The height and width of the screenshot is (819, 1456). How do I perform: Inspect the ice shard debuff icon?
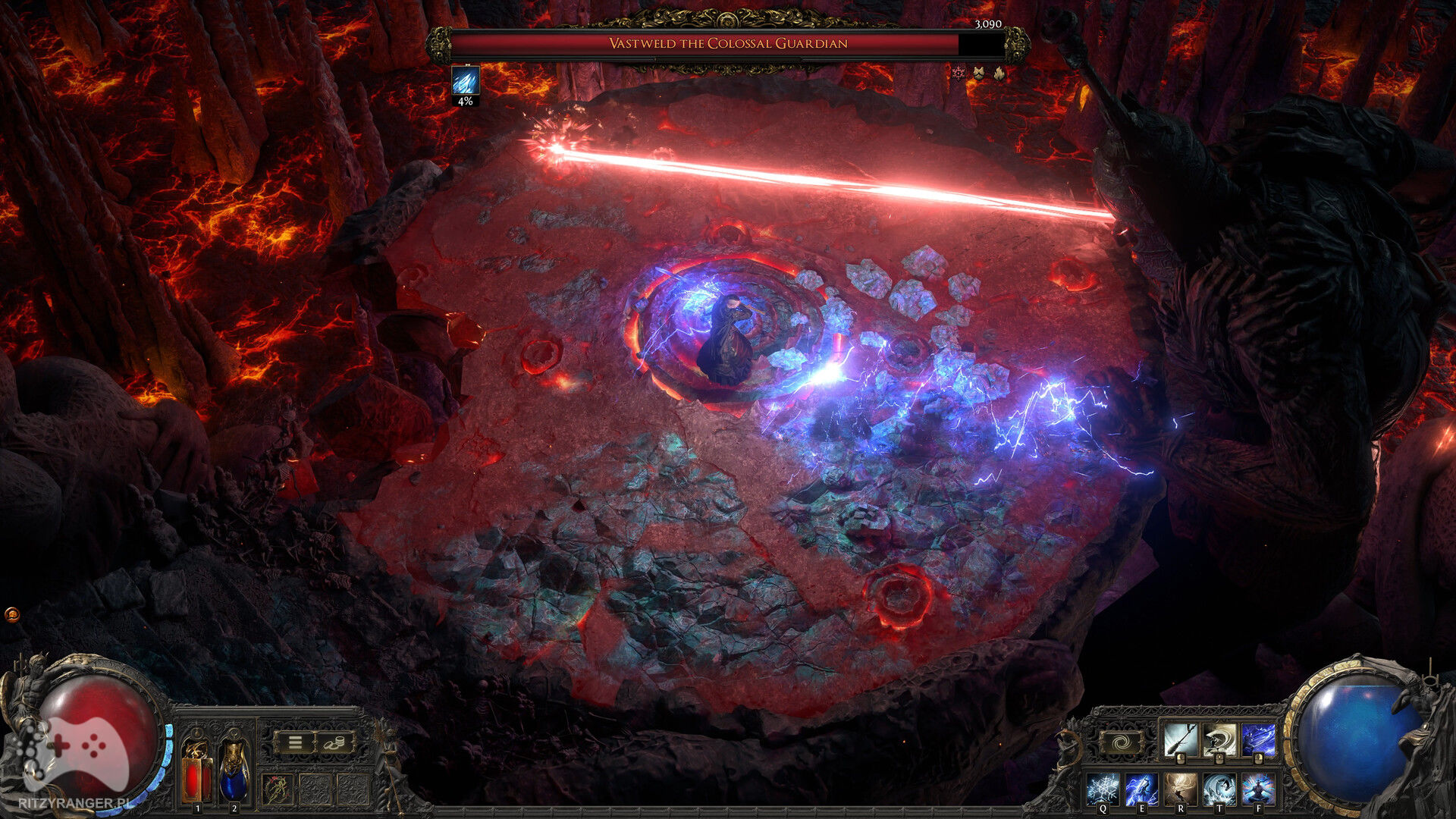point(465,80)
